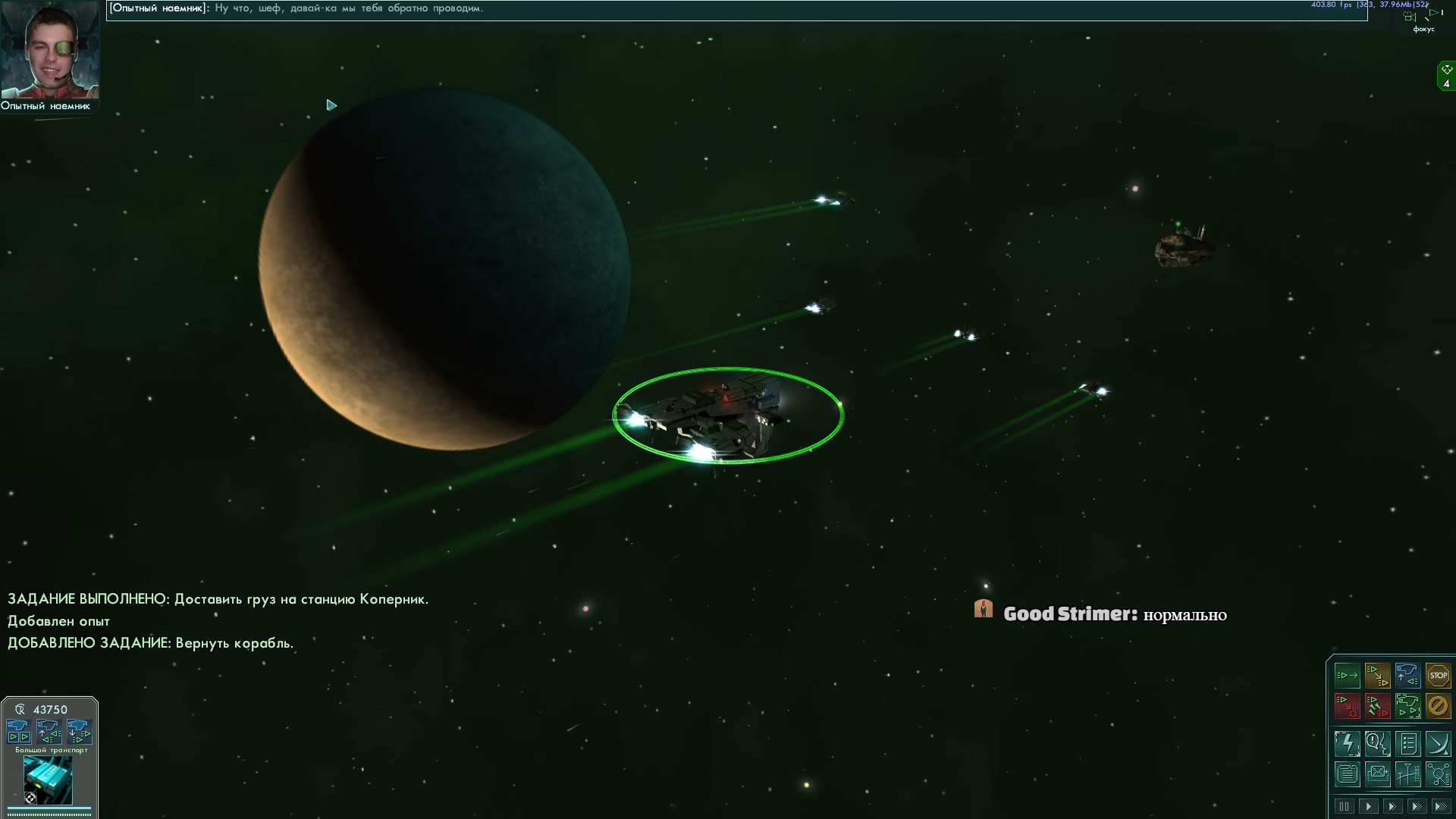Choose the red barrage fire command
The height and width of the screenshot is (819, 1456).
pyautogui.click(x=1377, y=706)
